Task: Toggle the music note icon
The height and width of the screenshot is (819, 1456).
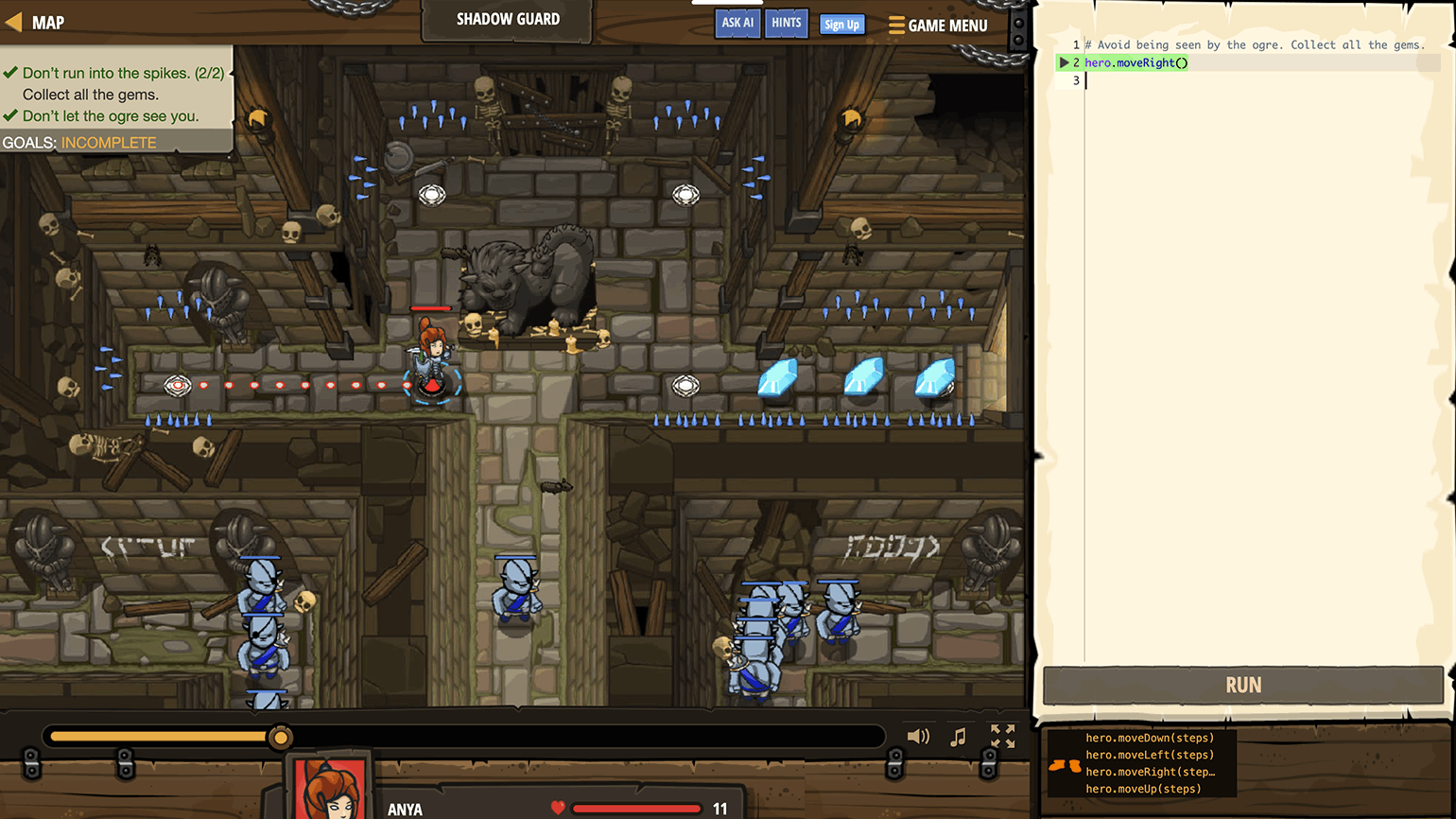Action: pyautogui.click(x=958, y=737)
